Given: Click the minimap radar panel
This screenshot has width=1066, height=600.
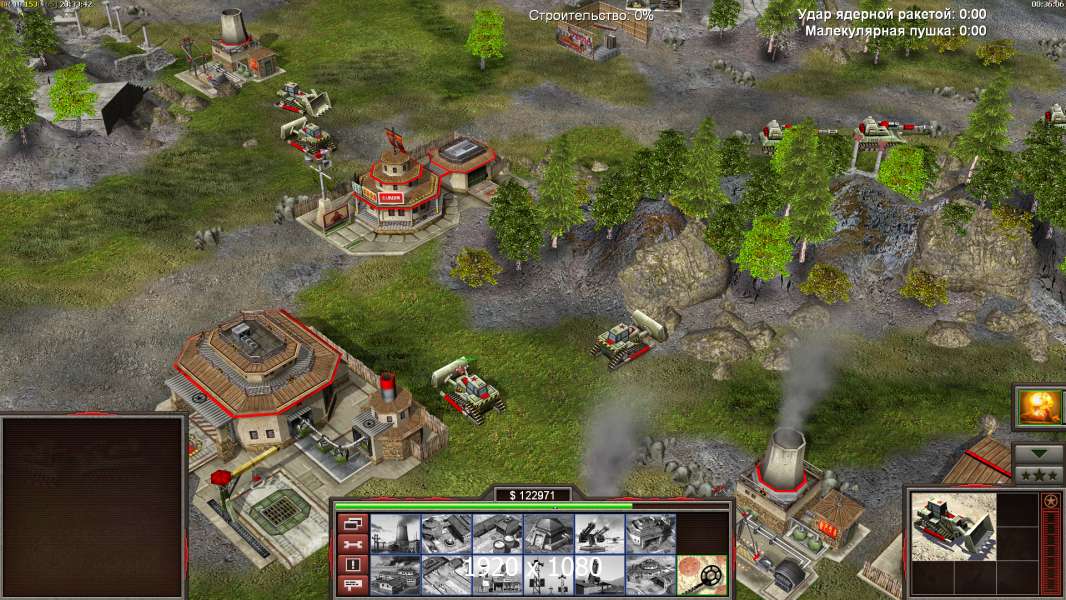Looking at the screenshot, I should coord(94,506).
